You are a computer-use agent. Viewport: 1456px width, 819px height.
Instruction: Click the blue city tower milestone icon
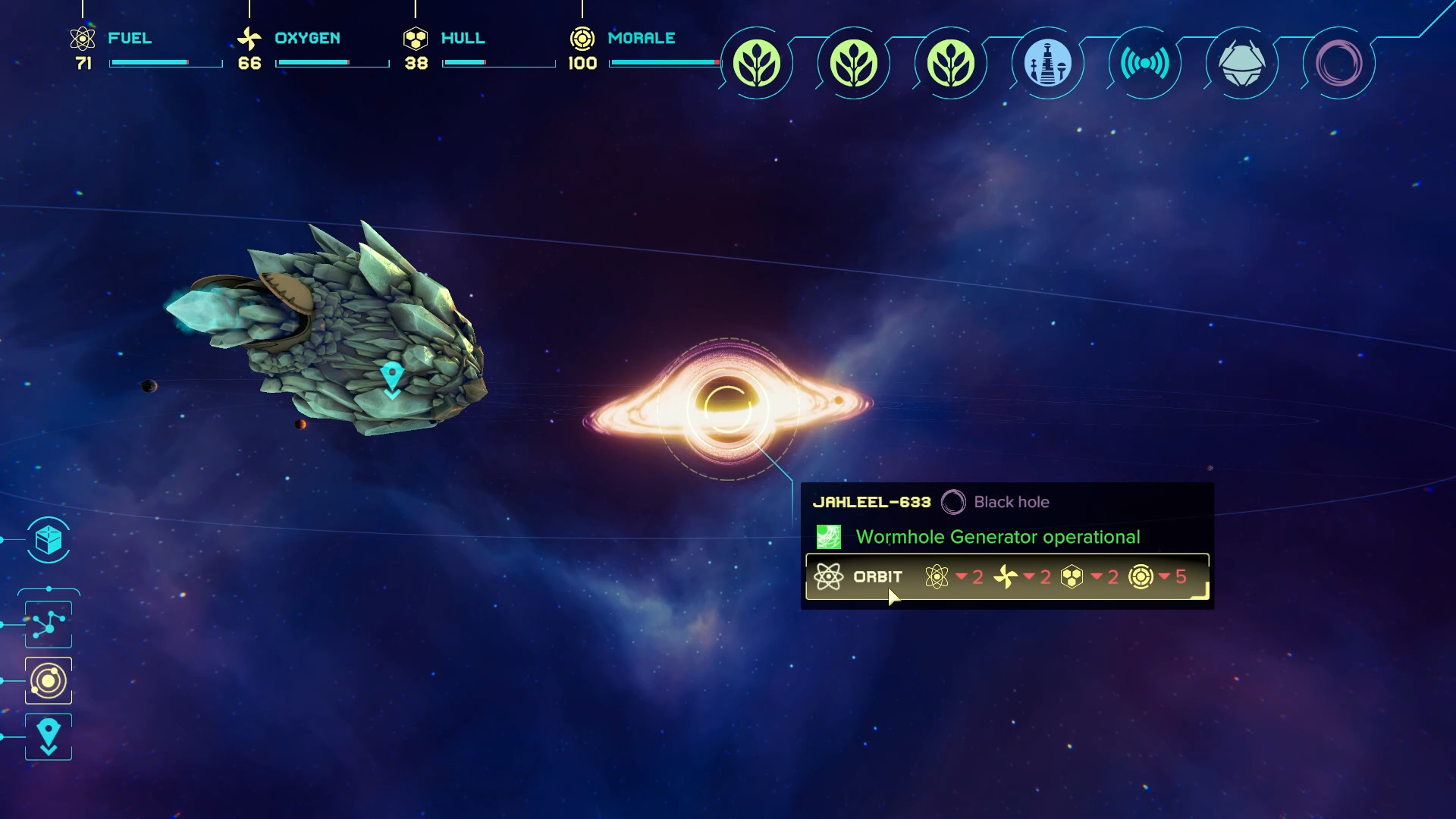click(x=1047, y=64)
